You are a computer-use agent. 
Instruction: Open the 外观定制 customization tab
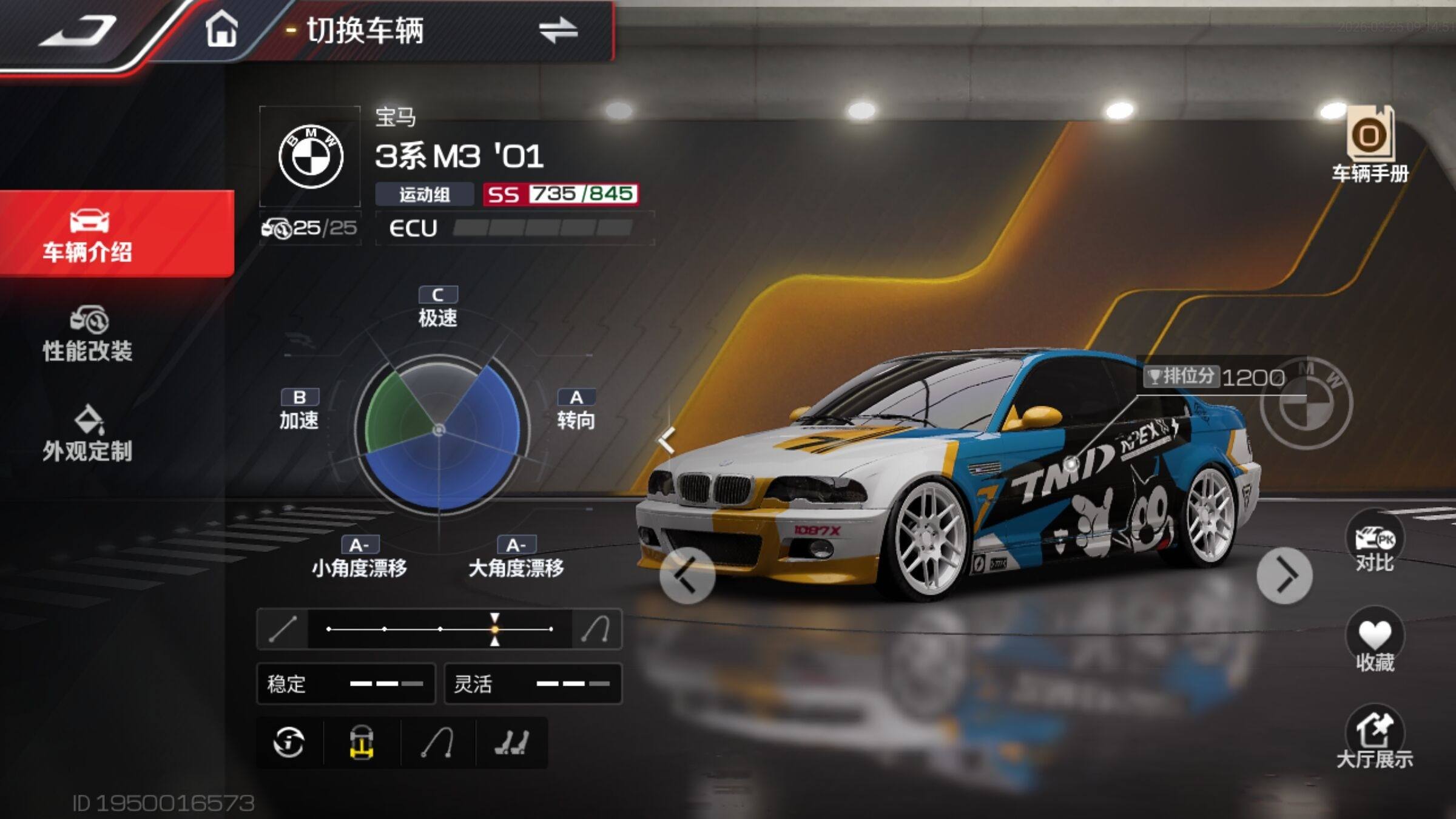click(x=88, y=434)
